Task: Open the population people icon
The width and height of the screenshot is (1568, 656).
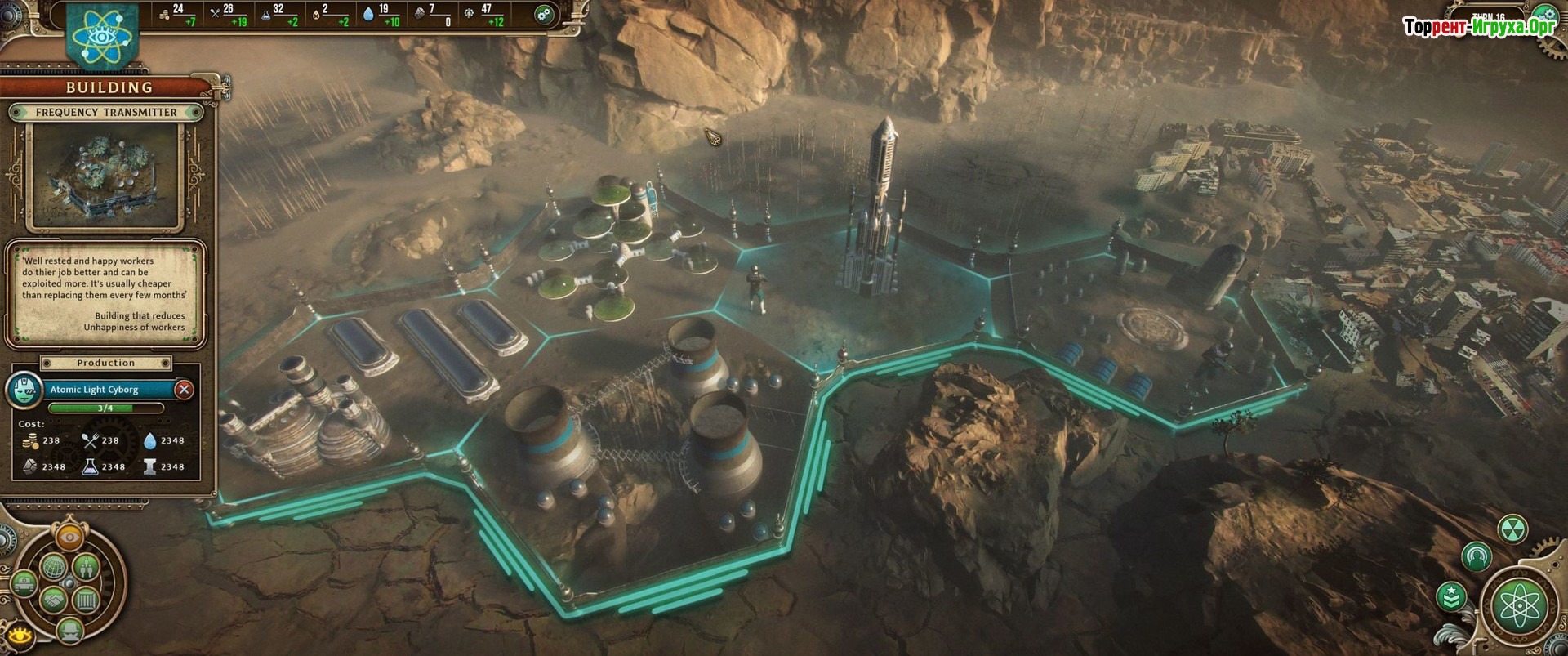Action: point(86,565)
